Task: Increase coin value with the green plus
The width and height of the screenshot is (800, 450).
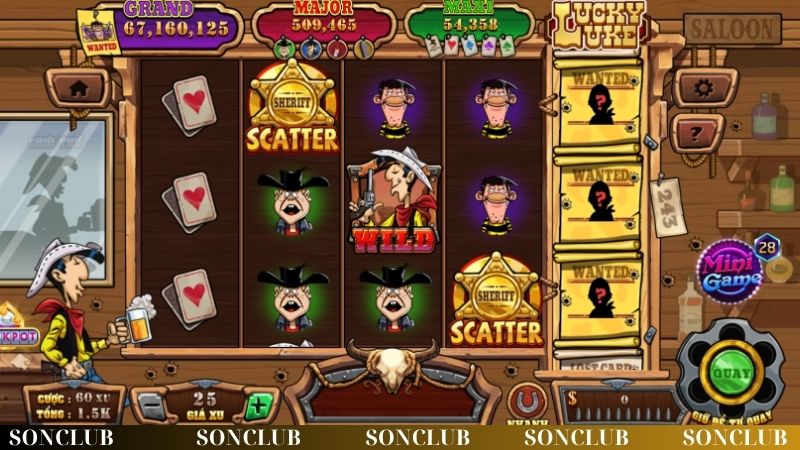Action: pos(258,406)
